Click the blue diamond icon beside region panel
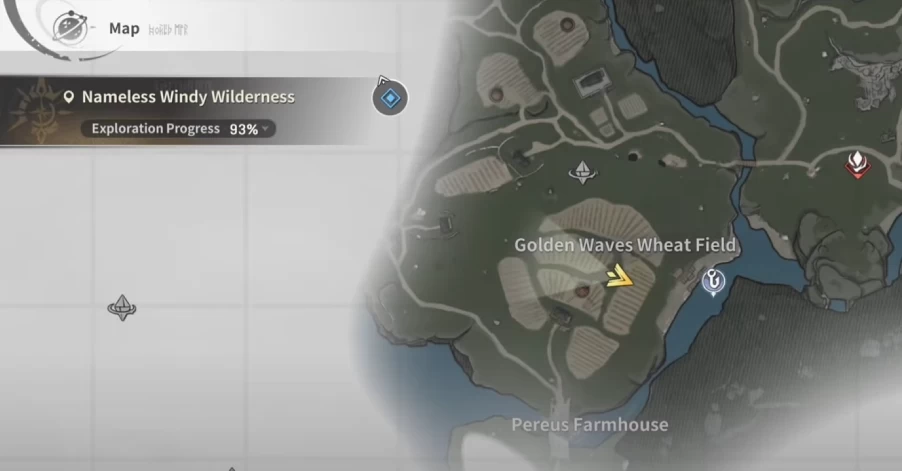The height and width of the screenshot is (471, 902). [389, 98]
